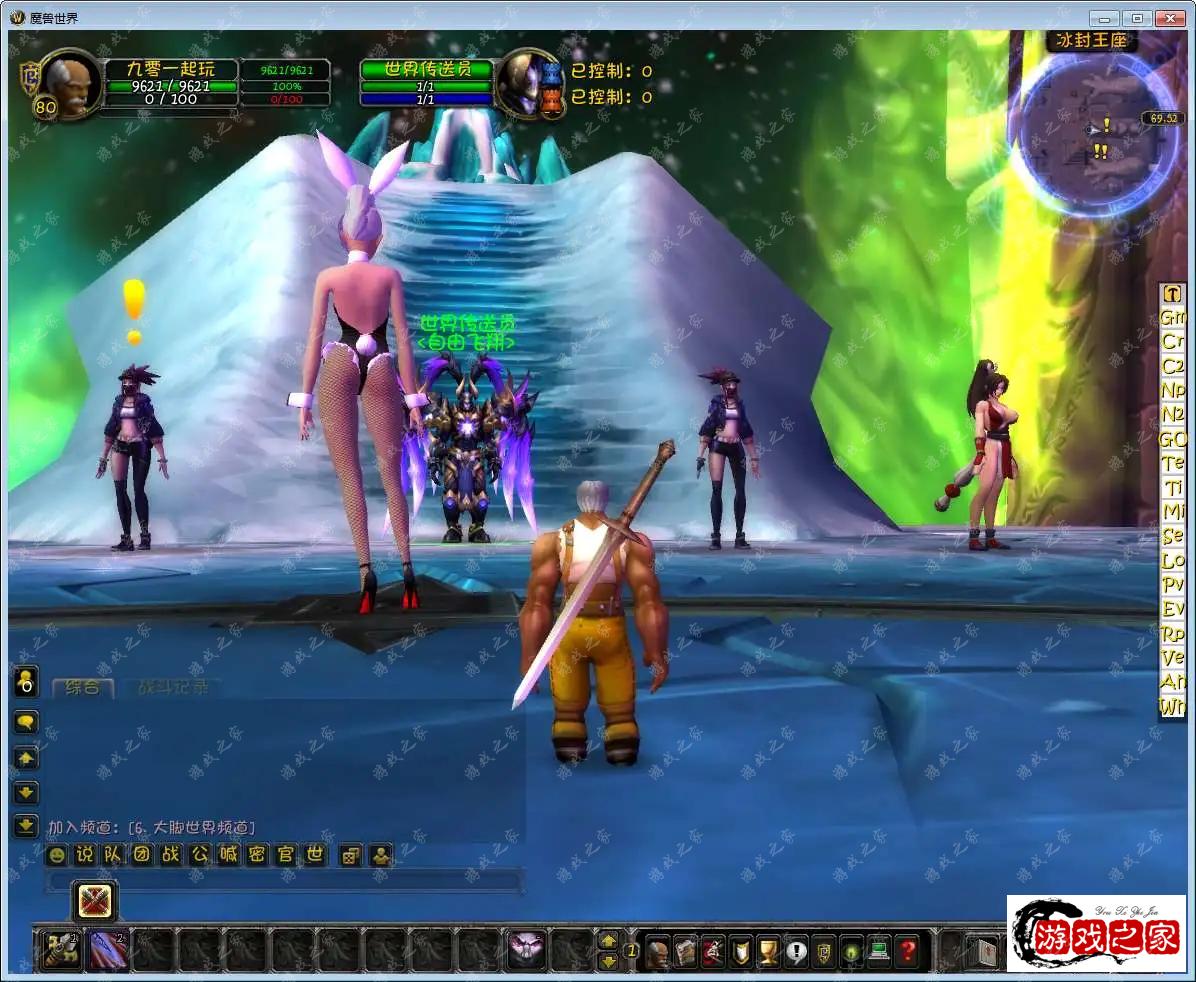Select the 喊 yell channel button
The width and height of the screenshot is (1196, 982).
(x=229, y=855)
